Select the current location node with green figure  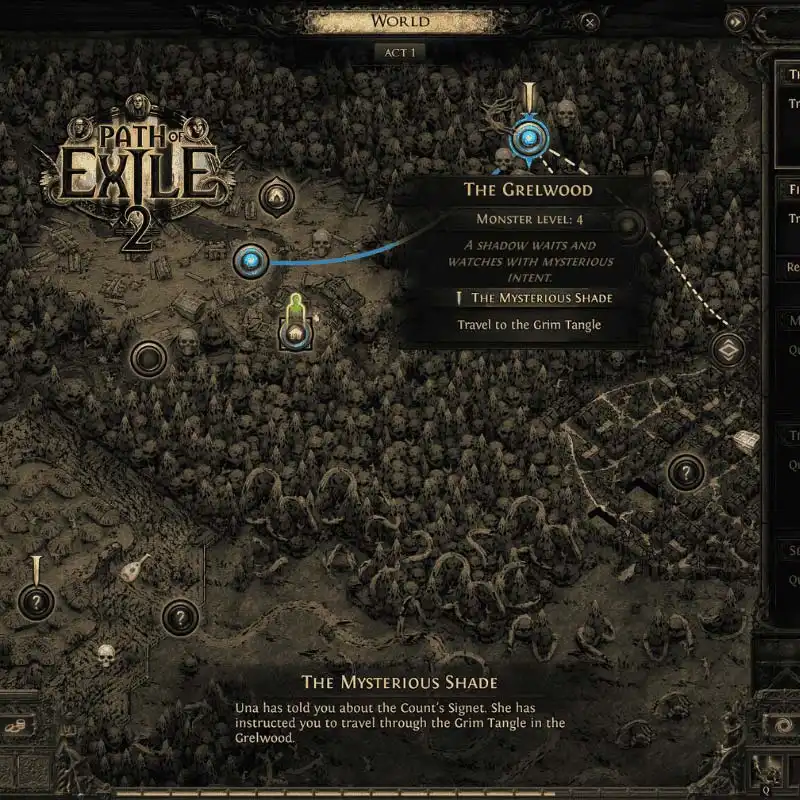(x=294, y=332)
